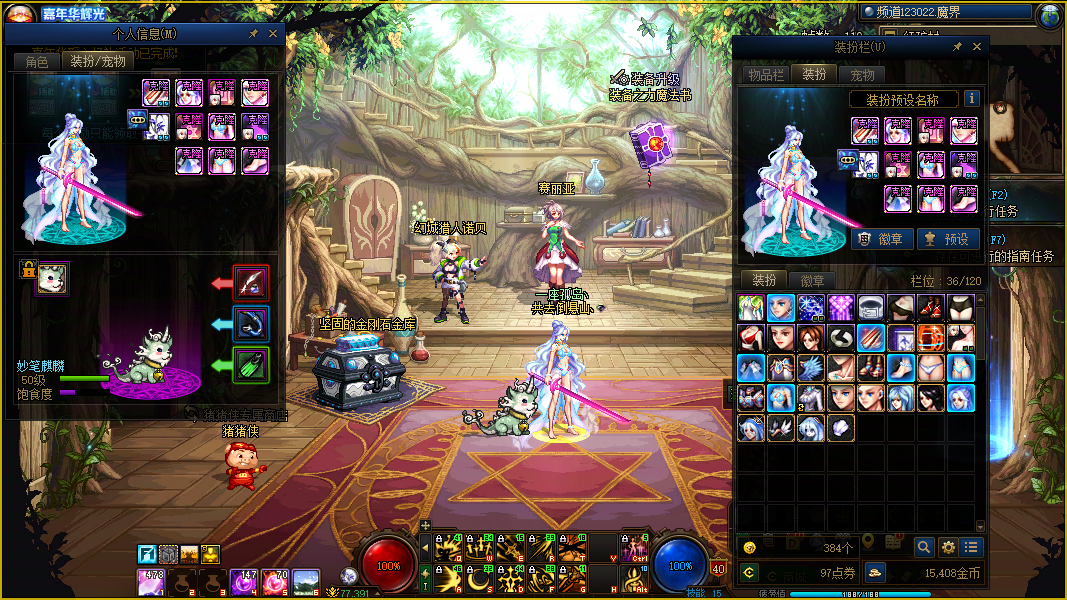Select the green flipper pet equipment slot
The height and width of the screenshot is (600, 1067).
click(x=250, y=365)
